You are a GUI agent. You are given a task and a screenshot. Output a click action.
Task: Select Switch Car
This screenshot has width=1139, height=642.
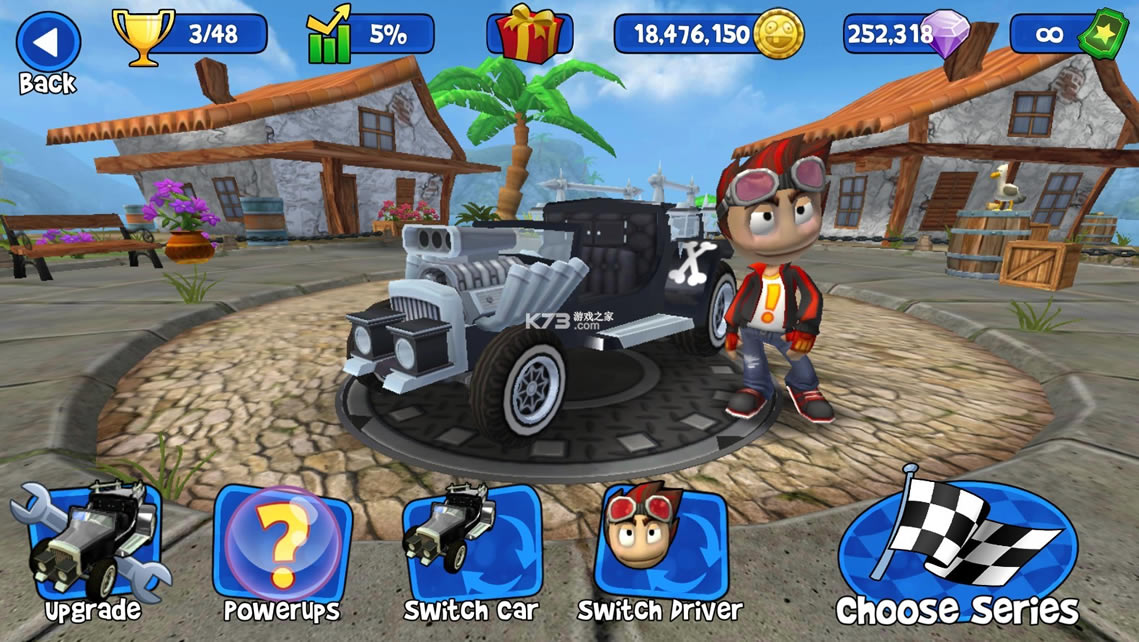click(470, 545)
